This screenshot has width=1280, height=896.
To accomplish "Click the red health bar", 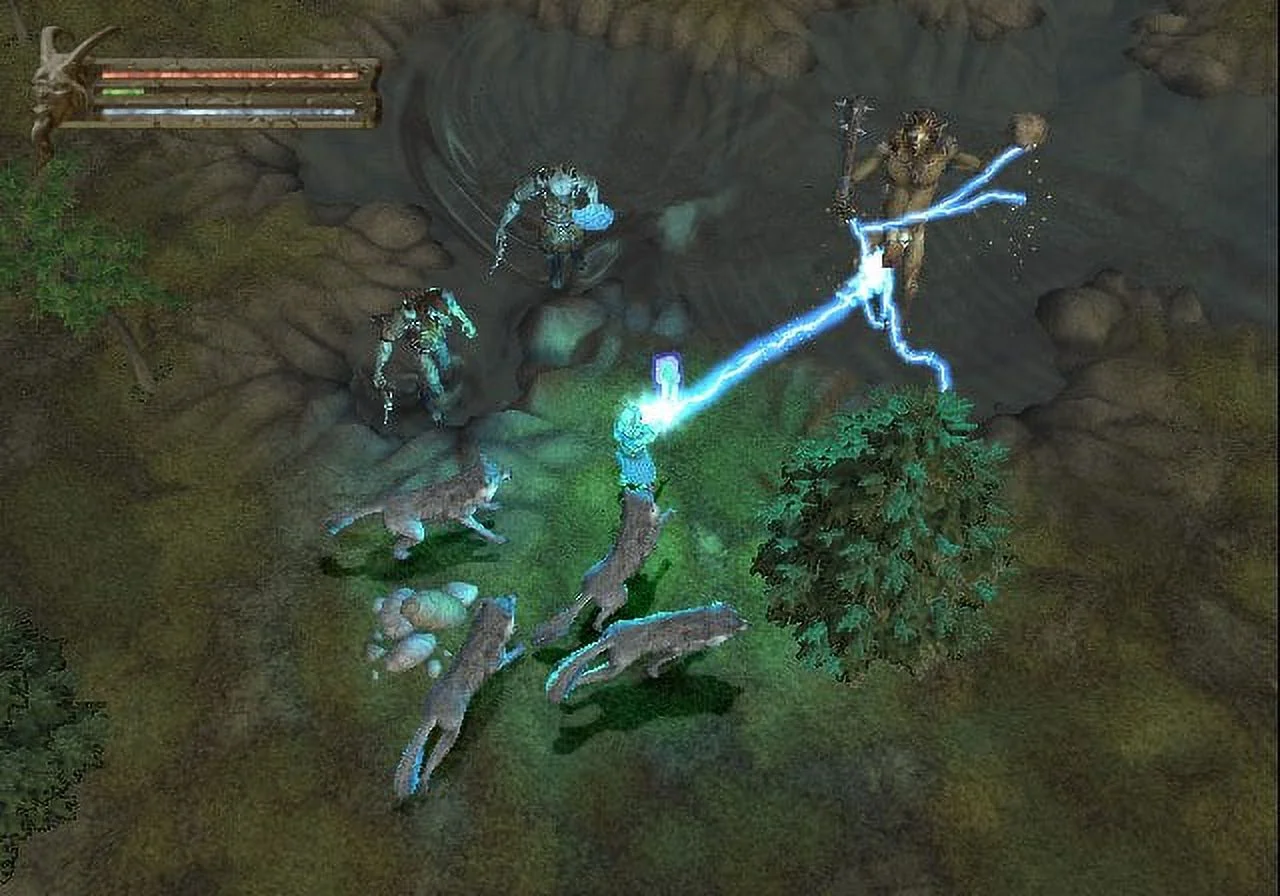I will point(230,73).
